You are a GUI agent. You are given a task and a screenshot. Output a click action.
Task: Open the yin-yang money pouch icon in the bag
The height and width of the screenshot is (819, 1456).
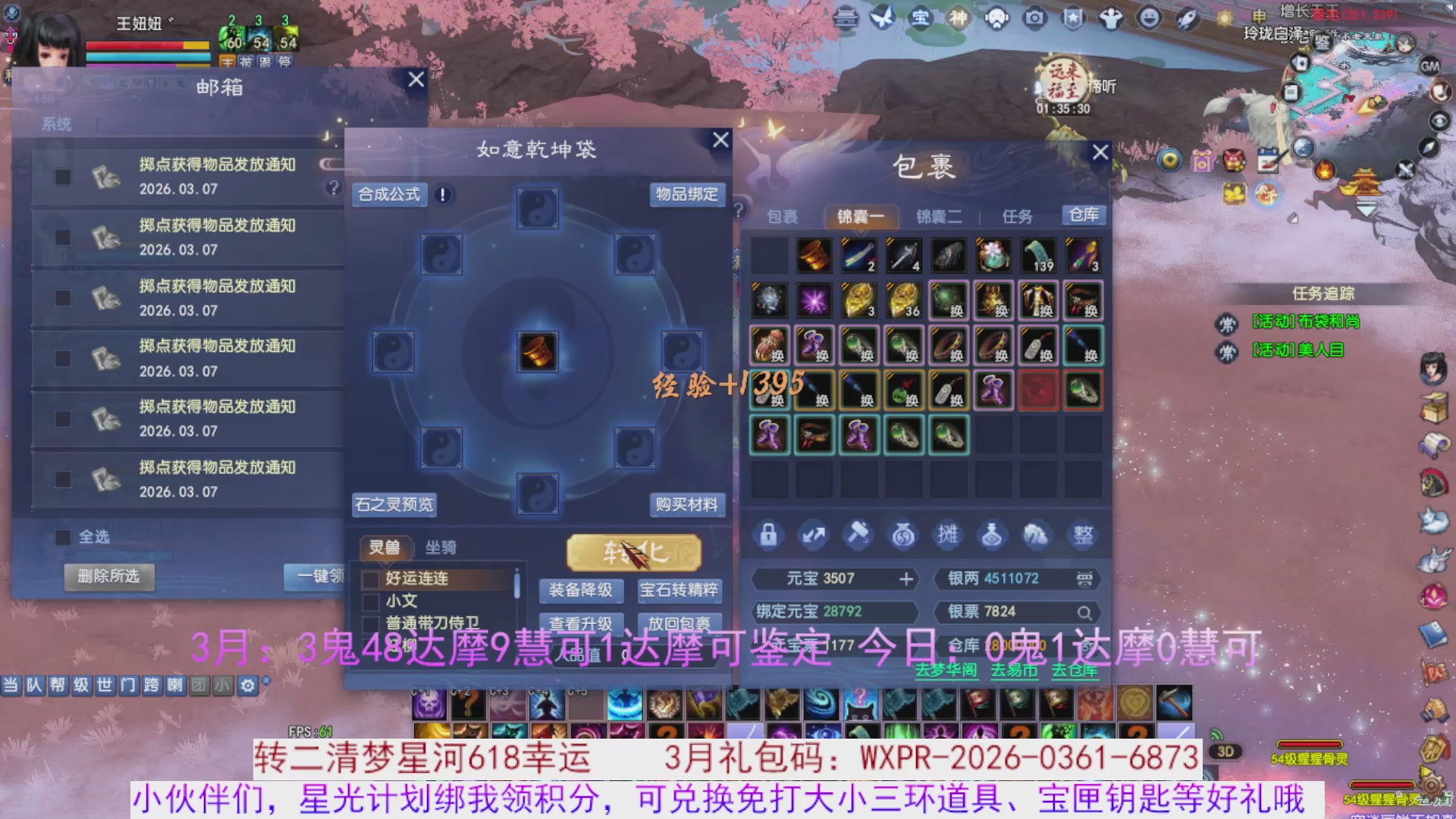tap(904, 535)
